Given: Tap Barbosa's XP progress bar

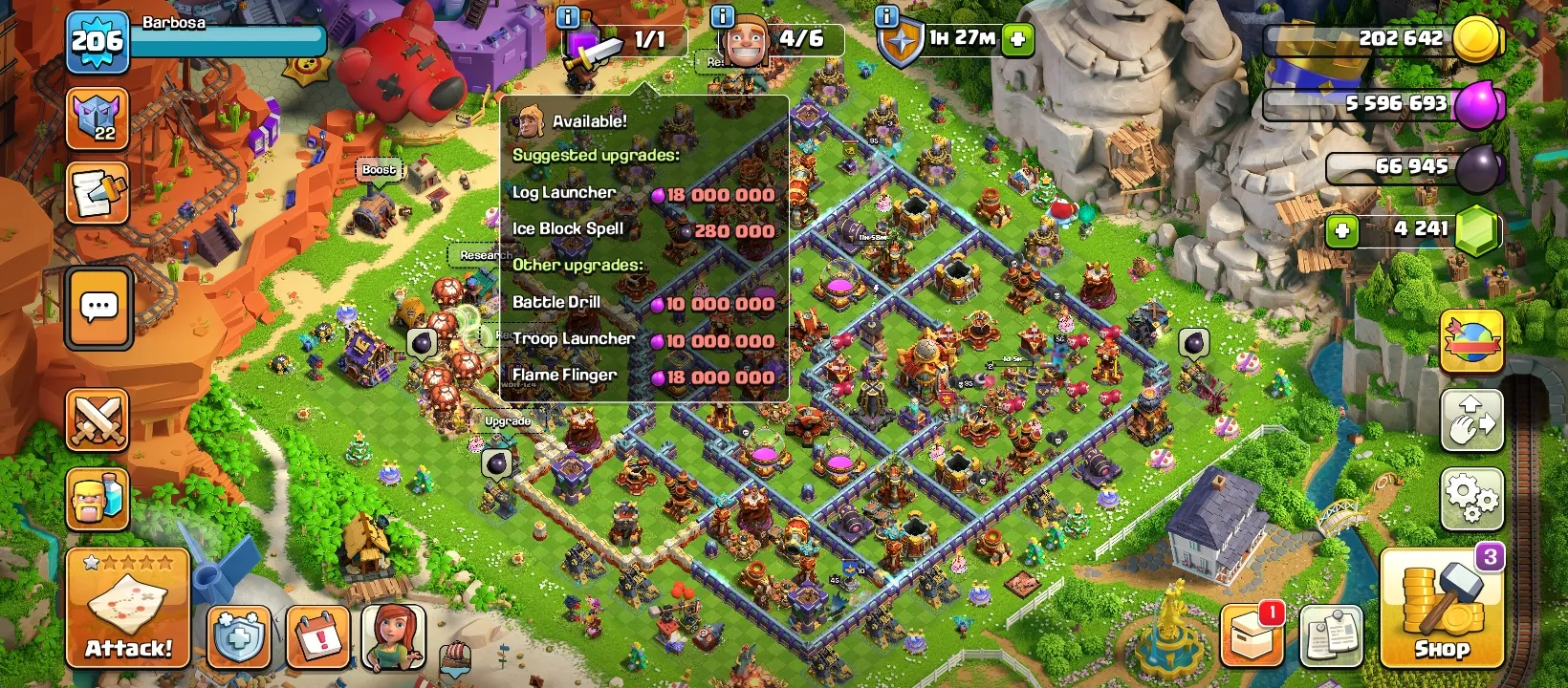Looking at the screenshot, I should (229, 41).
